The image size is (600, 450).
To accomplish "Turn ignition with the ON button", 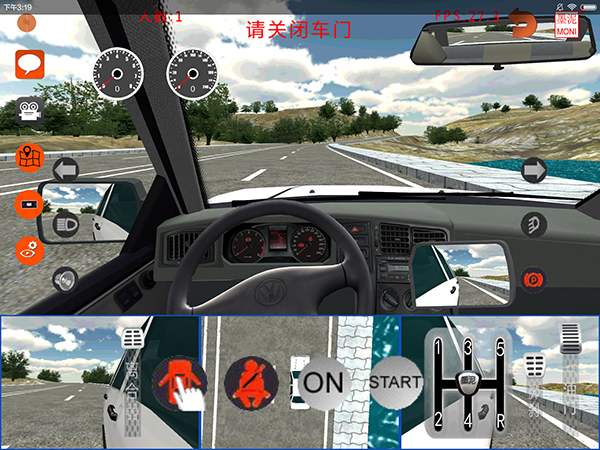I will coord(323,381).
